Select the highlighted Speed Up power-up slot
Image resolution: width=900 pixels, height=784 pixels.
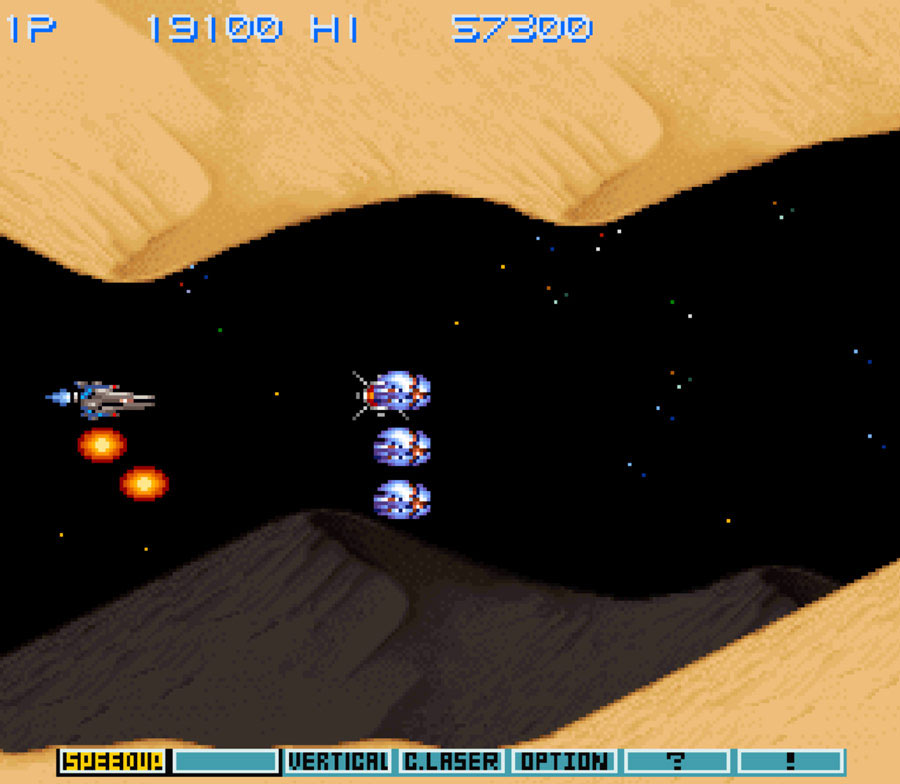click(x=112, y=761)
